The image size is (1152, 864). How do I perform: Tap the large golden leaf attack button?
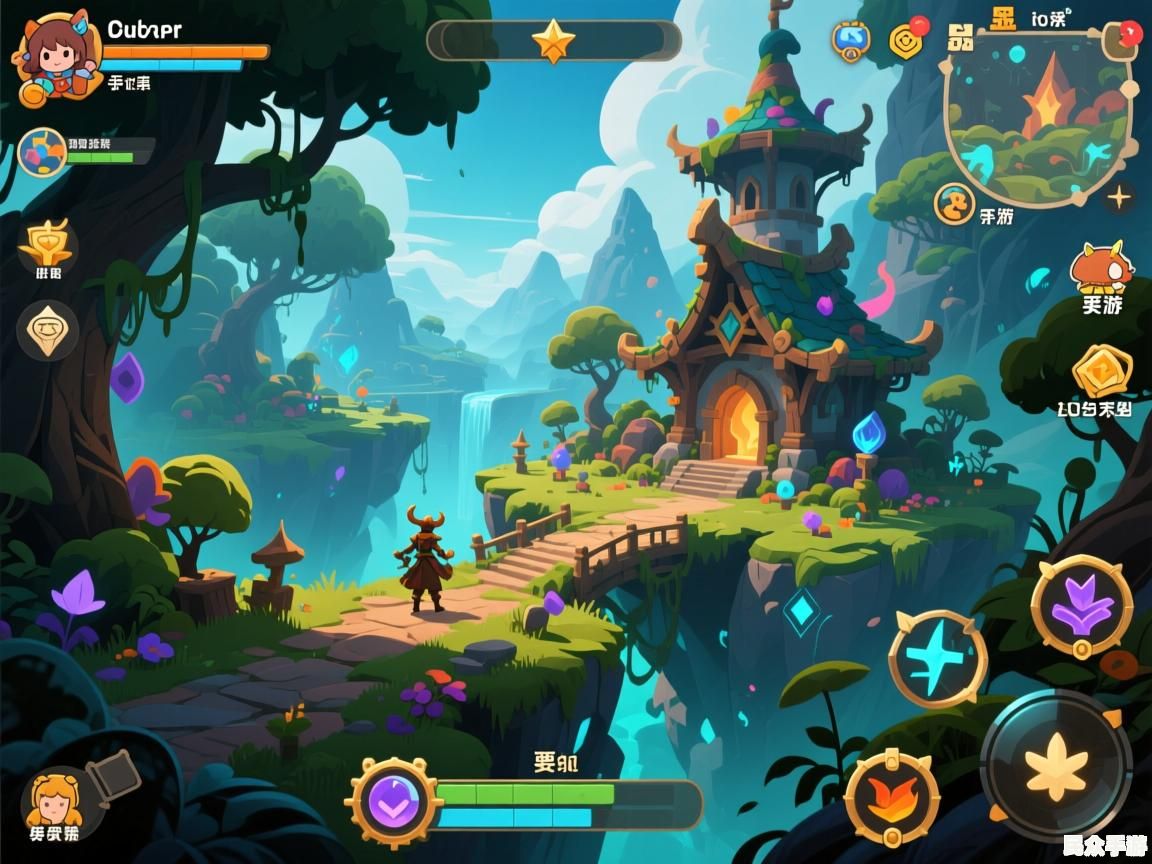click(x=1056, y=765)
